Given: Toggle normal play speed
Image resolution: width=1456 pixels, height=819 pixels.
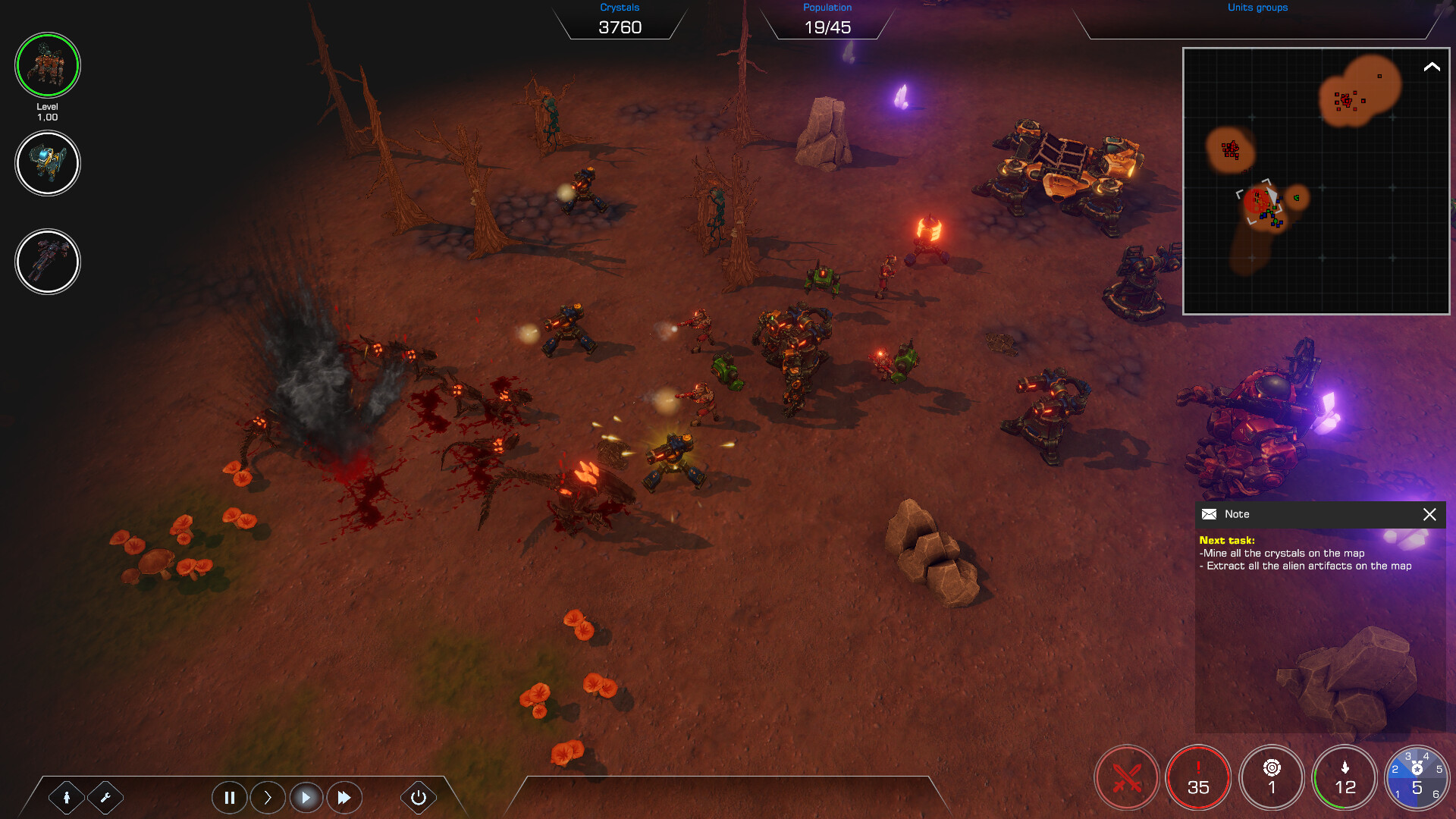Looking at the screenshot, I should pyautogui.click(x=306, y=797).
